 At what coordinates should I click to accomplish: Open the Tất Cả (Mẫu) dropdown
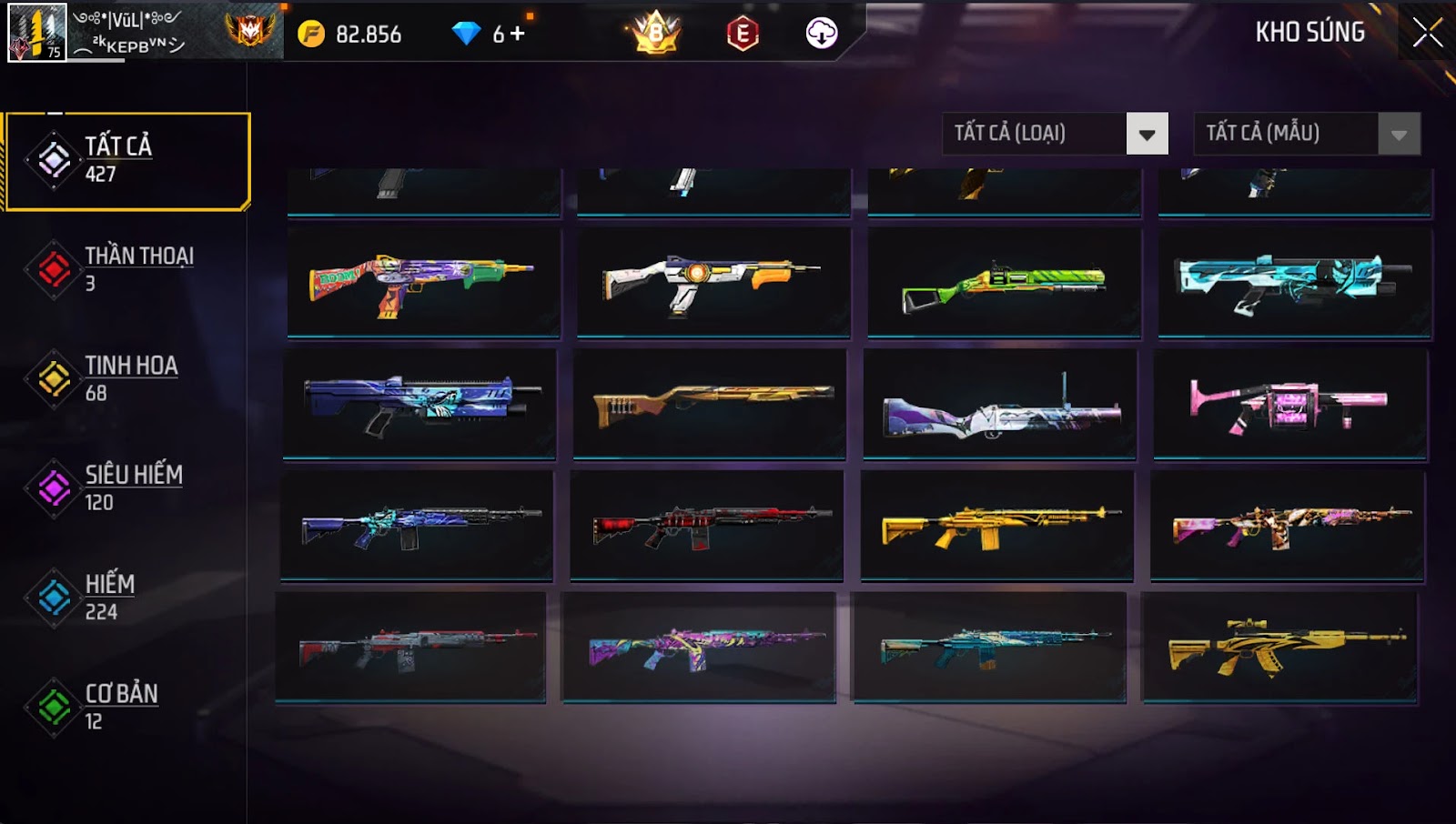[1399, 135]
